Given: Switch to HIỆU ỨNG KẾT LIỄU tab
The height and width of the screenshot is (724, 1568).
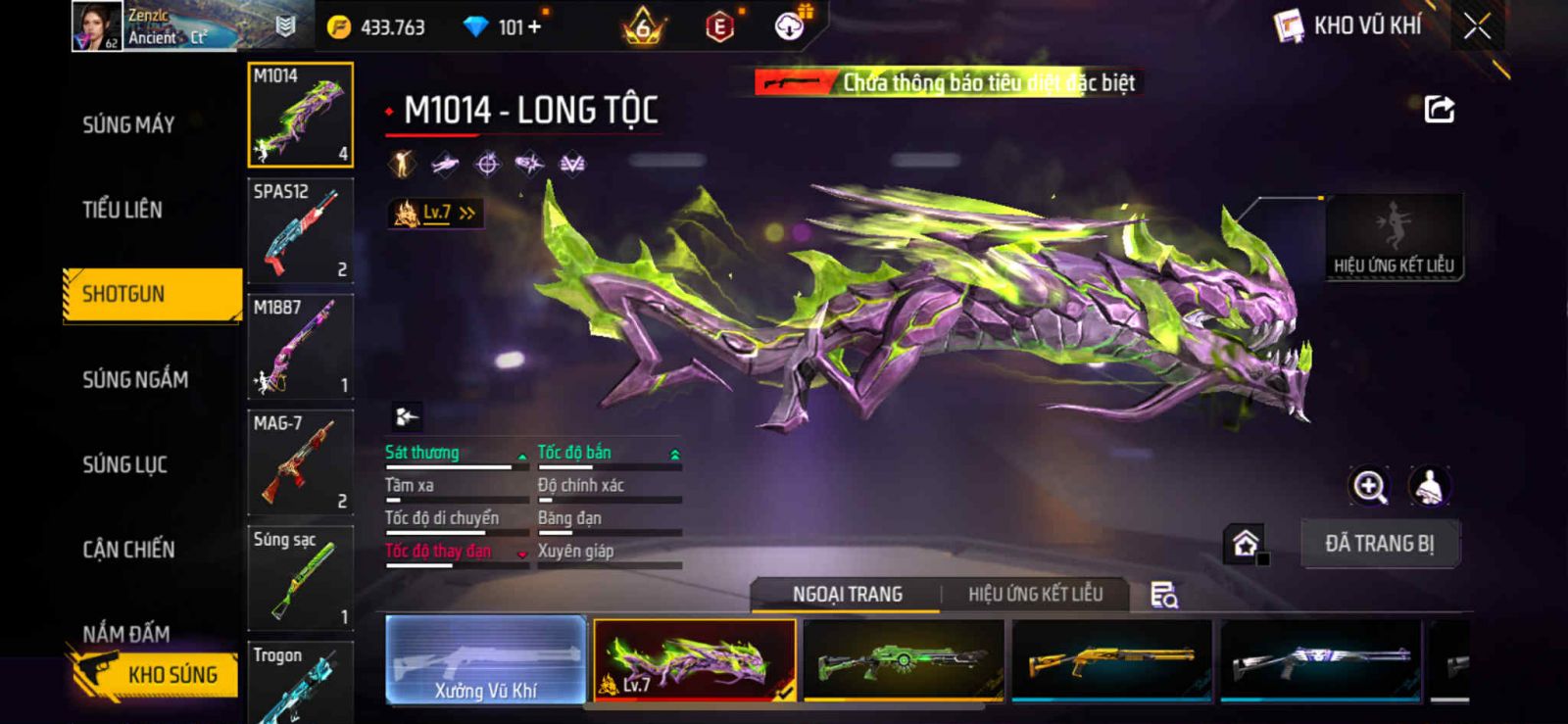Looking at the screenshot, I should pos(1035,595).
